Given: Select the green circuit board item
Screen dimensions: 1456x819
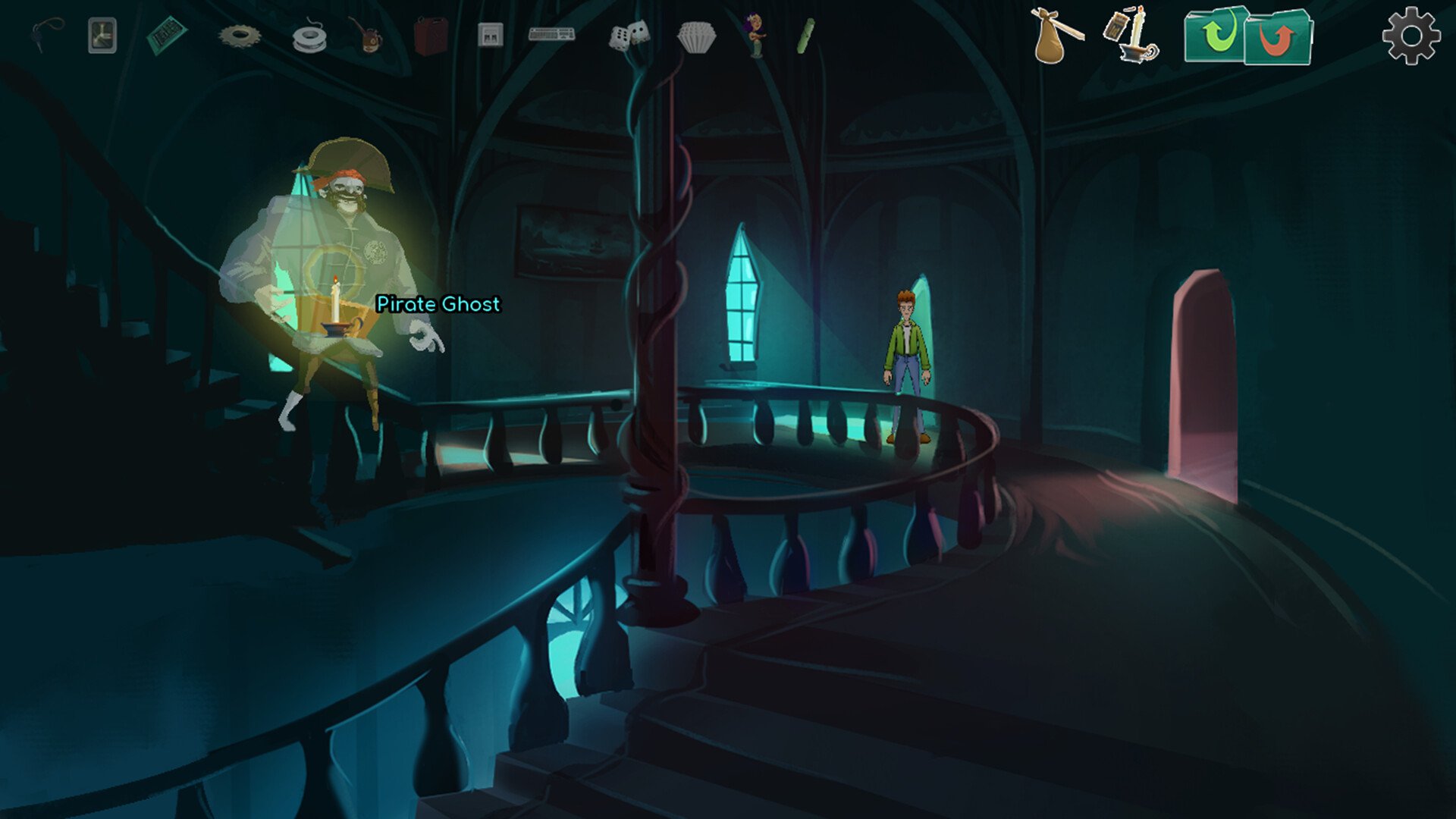Looking at the screenshot, I should pos(167,36).
